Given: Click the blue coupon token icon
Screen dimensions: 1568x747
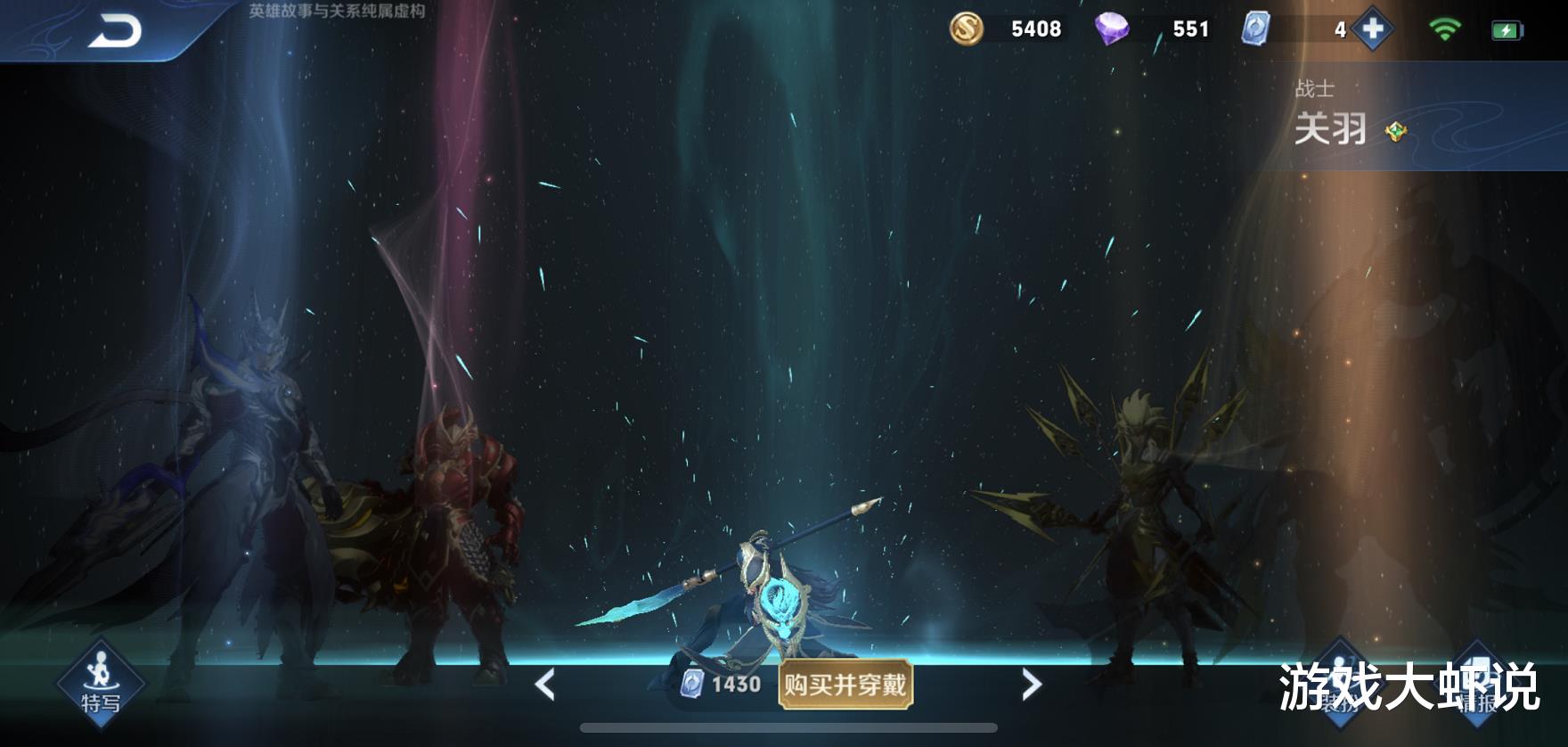Looking at the screenshot, I should point(1256,29).
